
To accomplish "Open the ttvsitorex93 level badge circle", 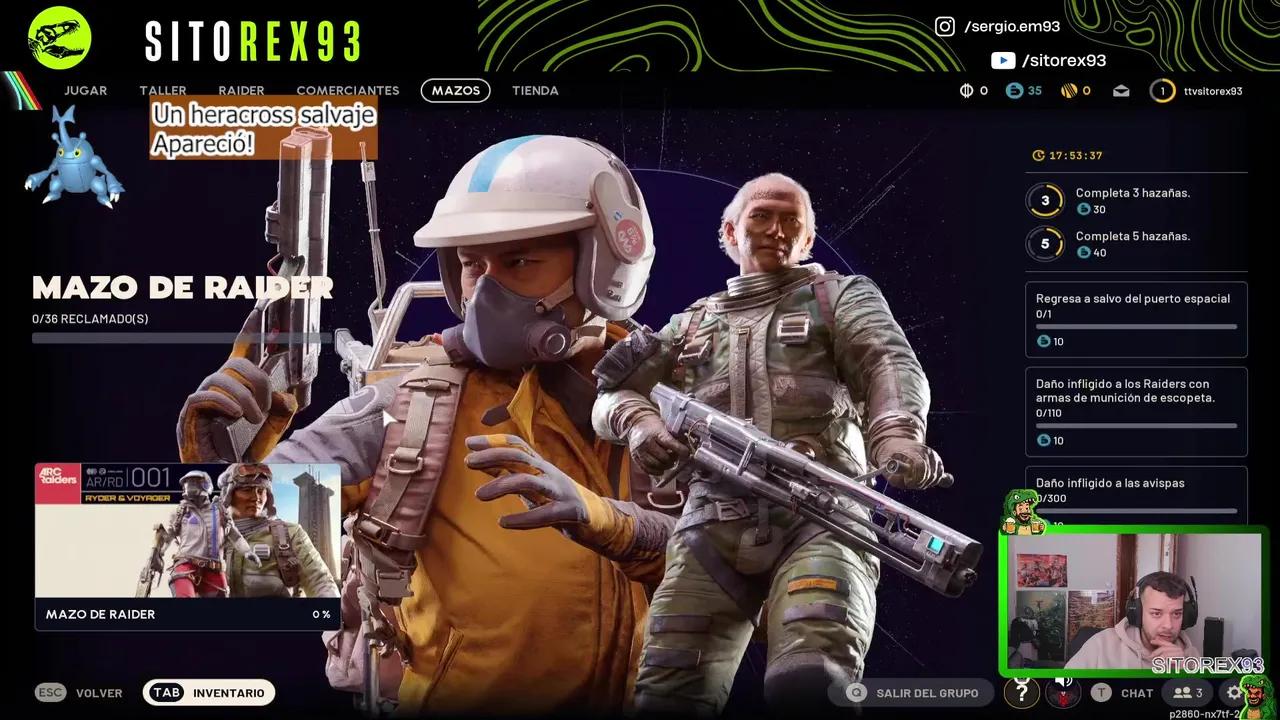I will [1162, 90].
